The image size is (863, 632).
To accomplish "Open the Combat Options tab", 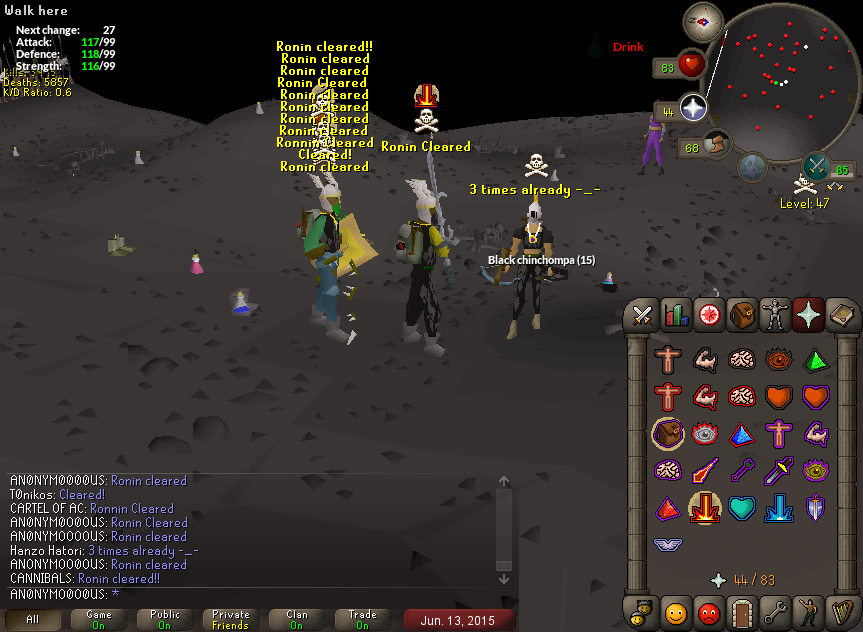I will pyautogui.click(x=643, y=316).
